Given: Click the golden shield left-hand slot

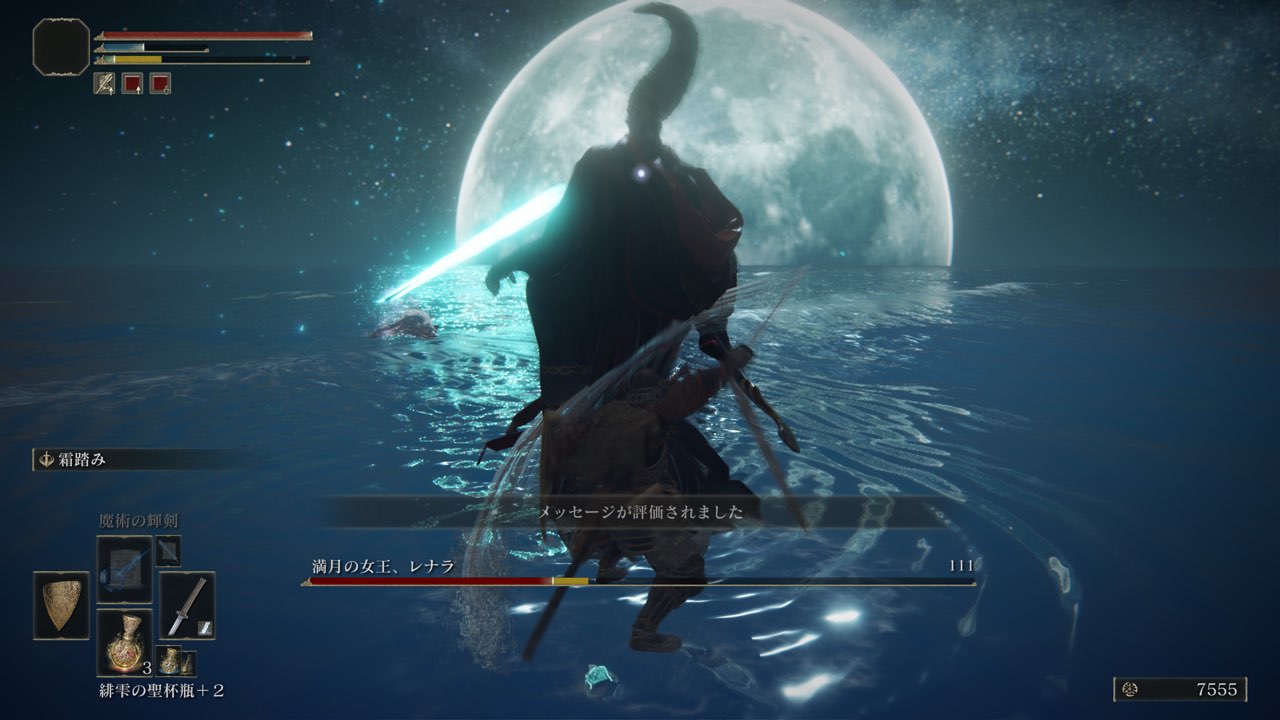Looking at the screenshot, I should pyautogui.click(x=61, y=605).
